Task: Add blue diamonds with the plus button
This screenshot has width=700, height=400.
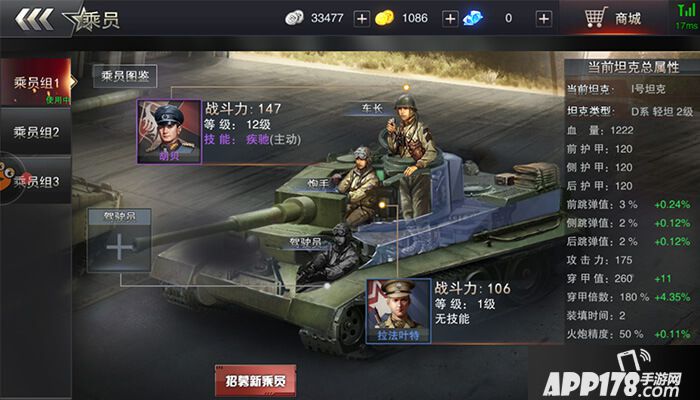Action: click(x=543, y=19)
